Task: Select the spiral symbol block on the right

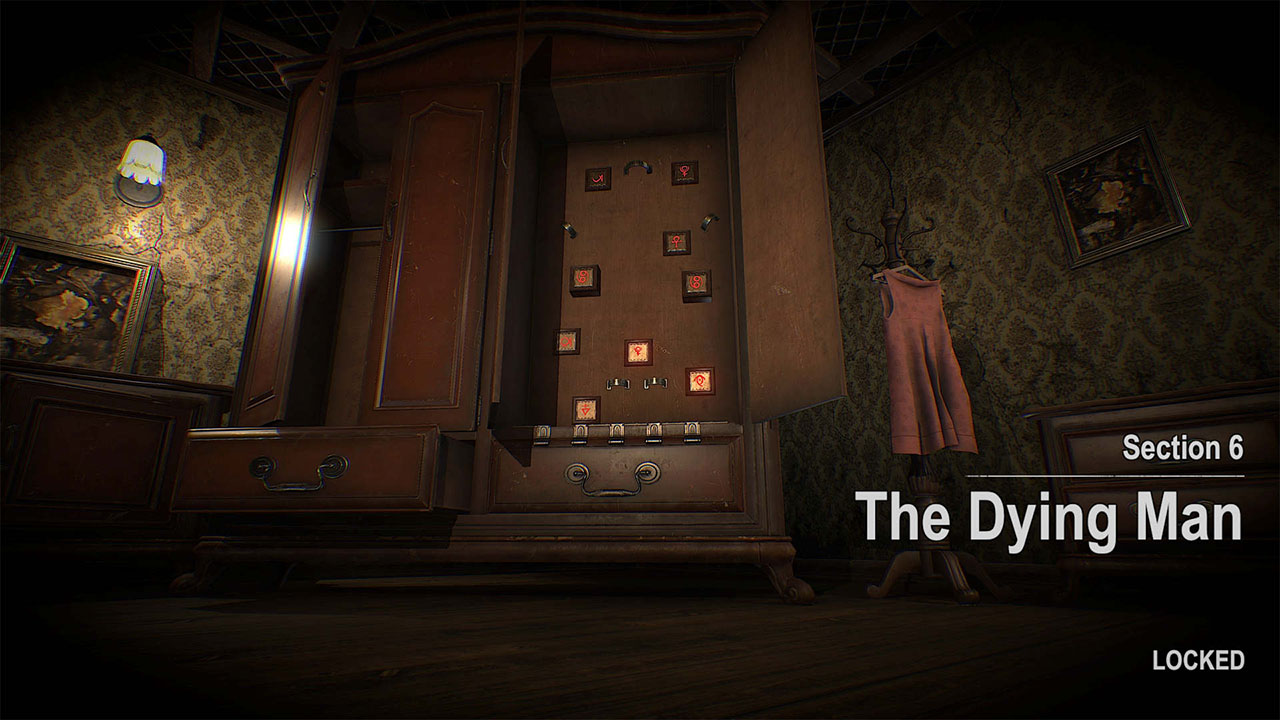Action: (697, 280)
